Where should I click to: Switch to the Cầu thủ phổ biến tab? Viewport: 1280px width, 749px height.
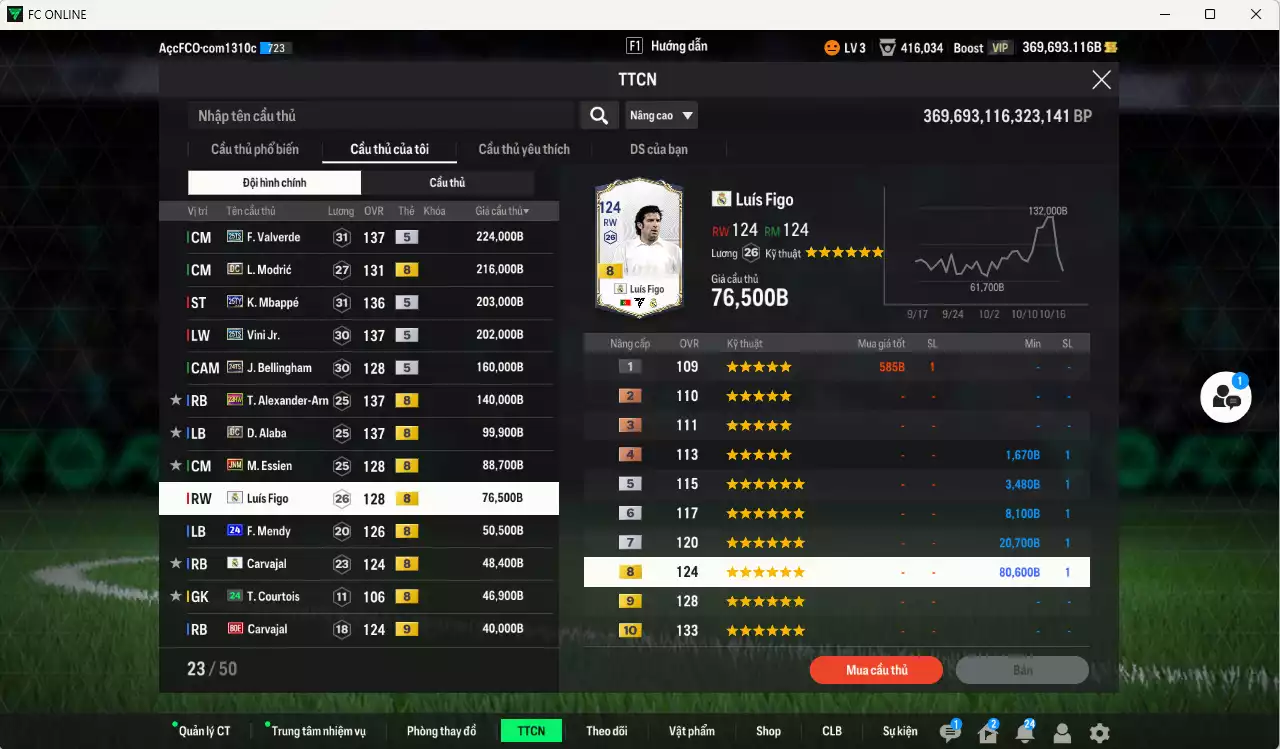[254, 149]
